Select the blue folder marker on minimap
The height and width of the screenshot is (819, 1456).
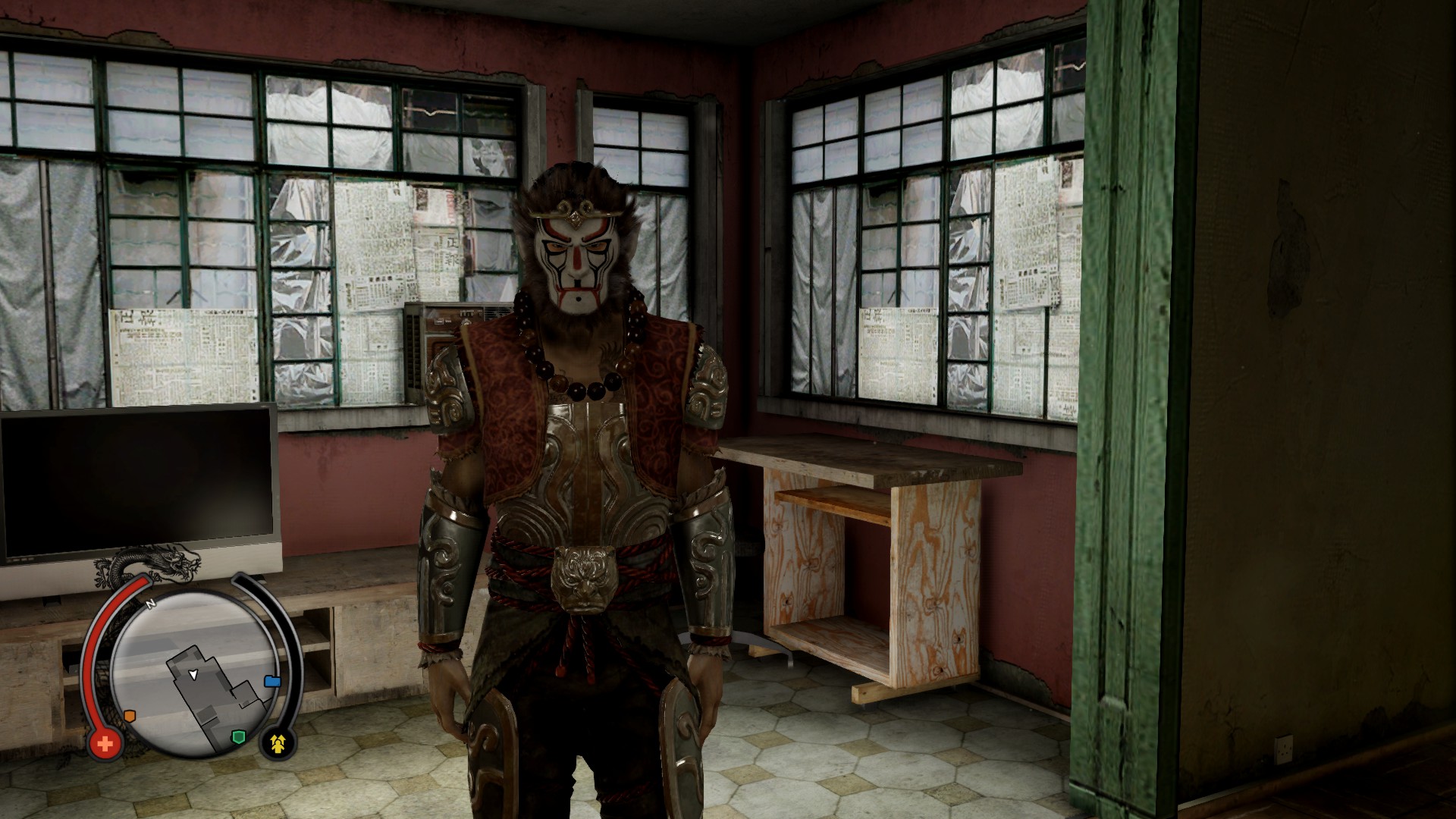coord(272,681)
